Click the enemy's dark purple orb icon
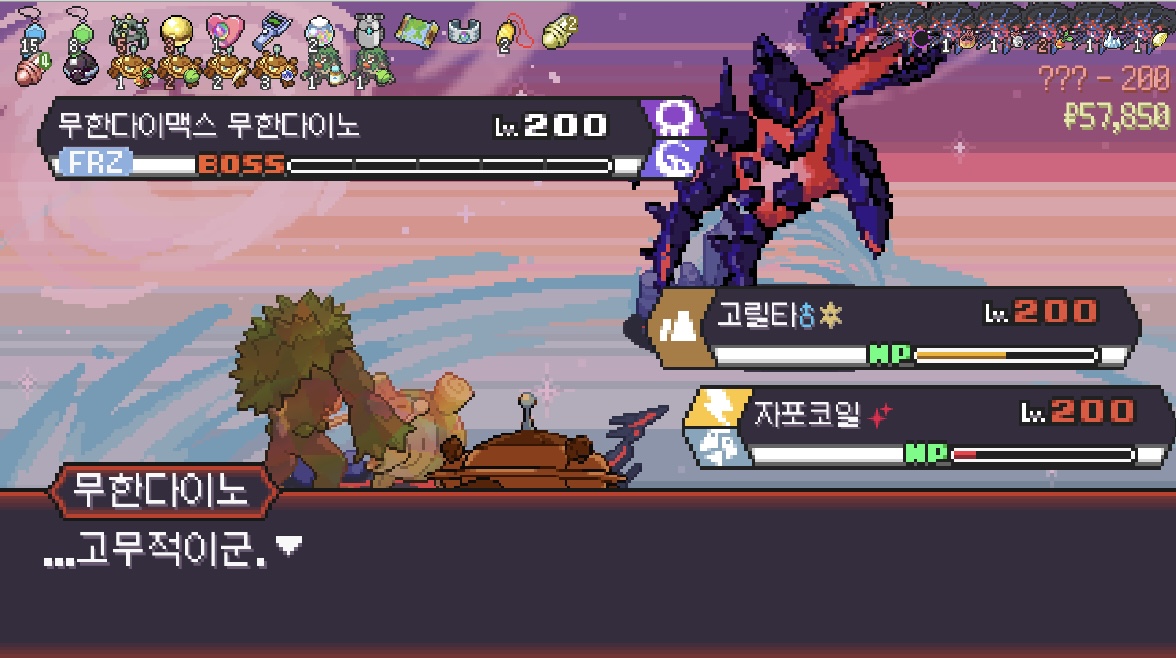Screen dimensions: 1176x658 [920, 38]
